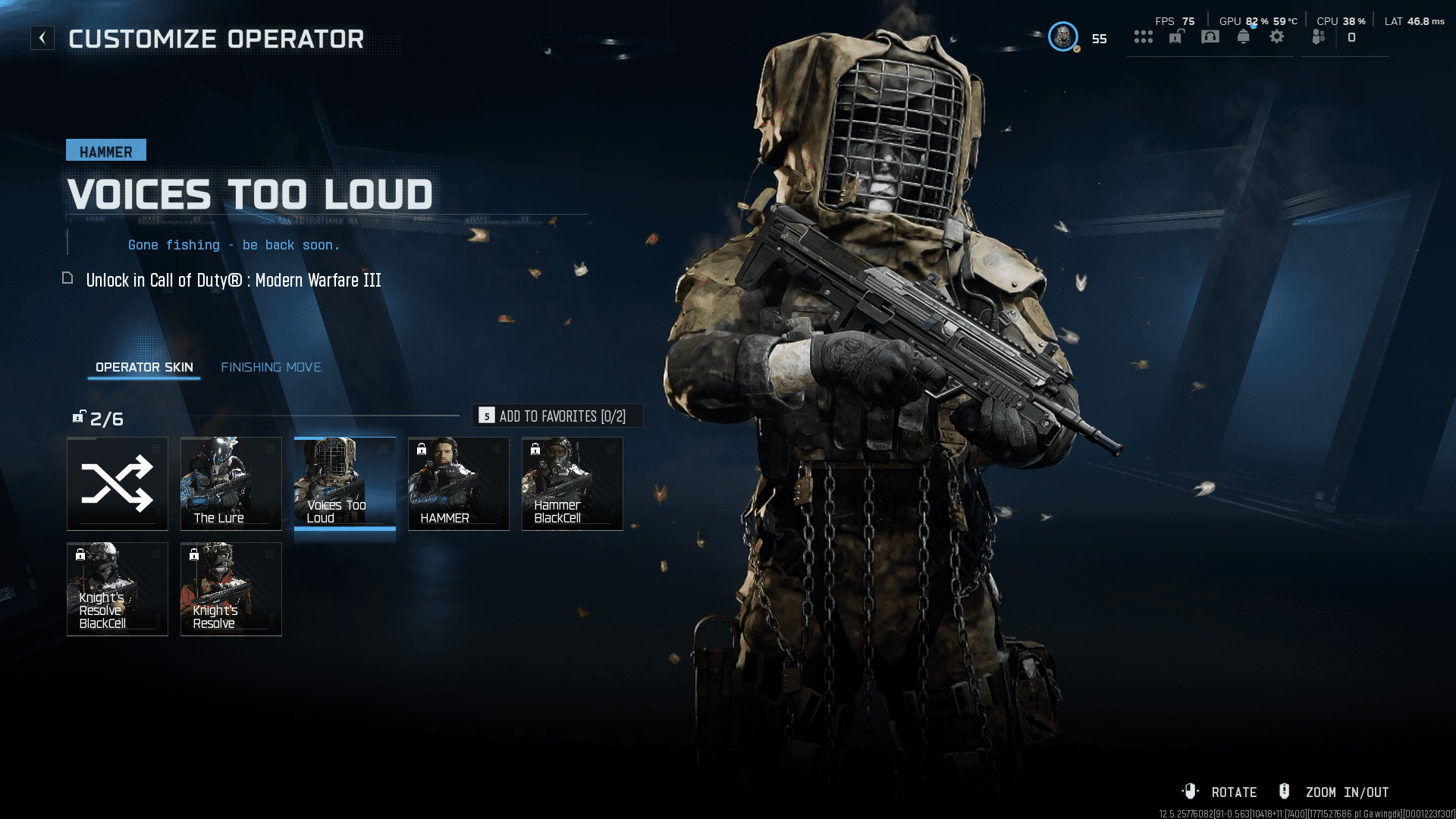Image resolution: width=1456 pixels, height=819 pixels.
Task: Select The Lure operator skin
Action: pos(231,484)
